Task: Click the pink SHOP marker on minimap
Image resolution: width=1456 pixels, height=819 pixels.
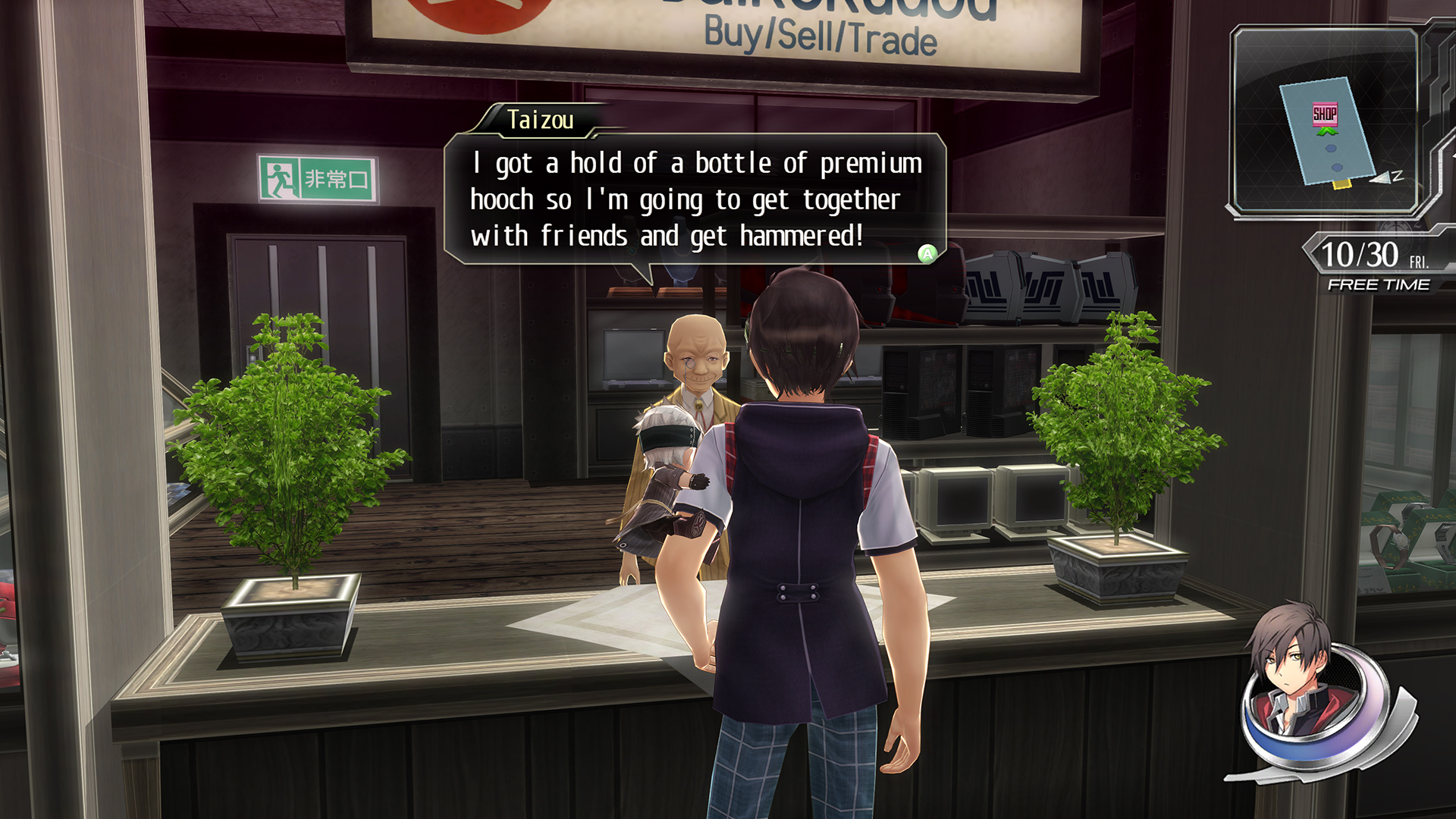Action: [1325, 114]
